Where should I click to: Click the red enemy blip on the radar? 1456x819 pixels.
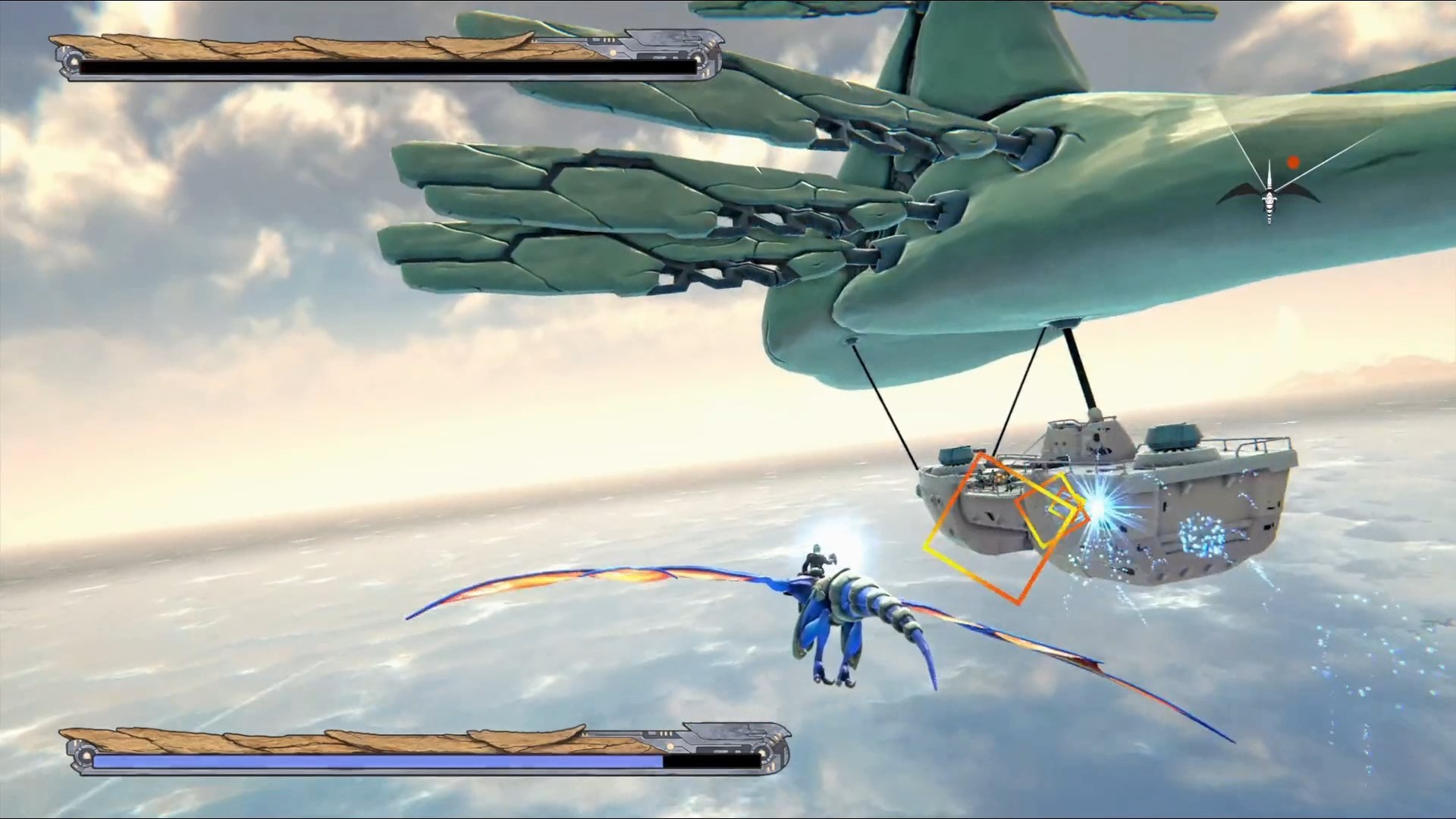1293,161
